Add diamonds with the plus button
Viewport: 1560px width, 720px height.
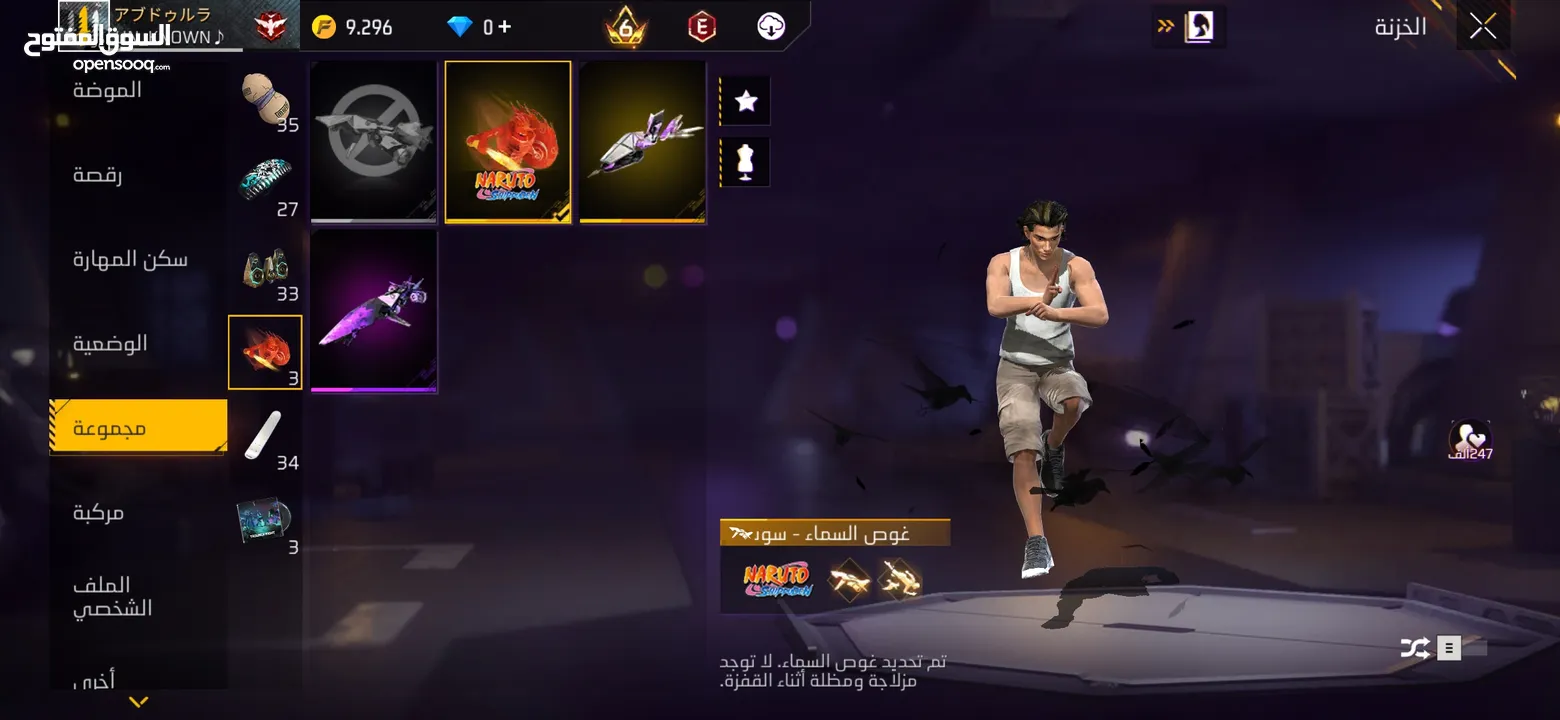click(504, 27)
